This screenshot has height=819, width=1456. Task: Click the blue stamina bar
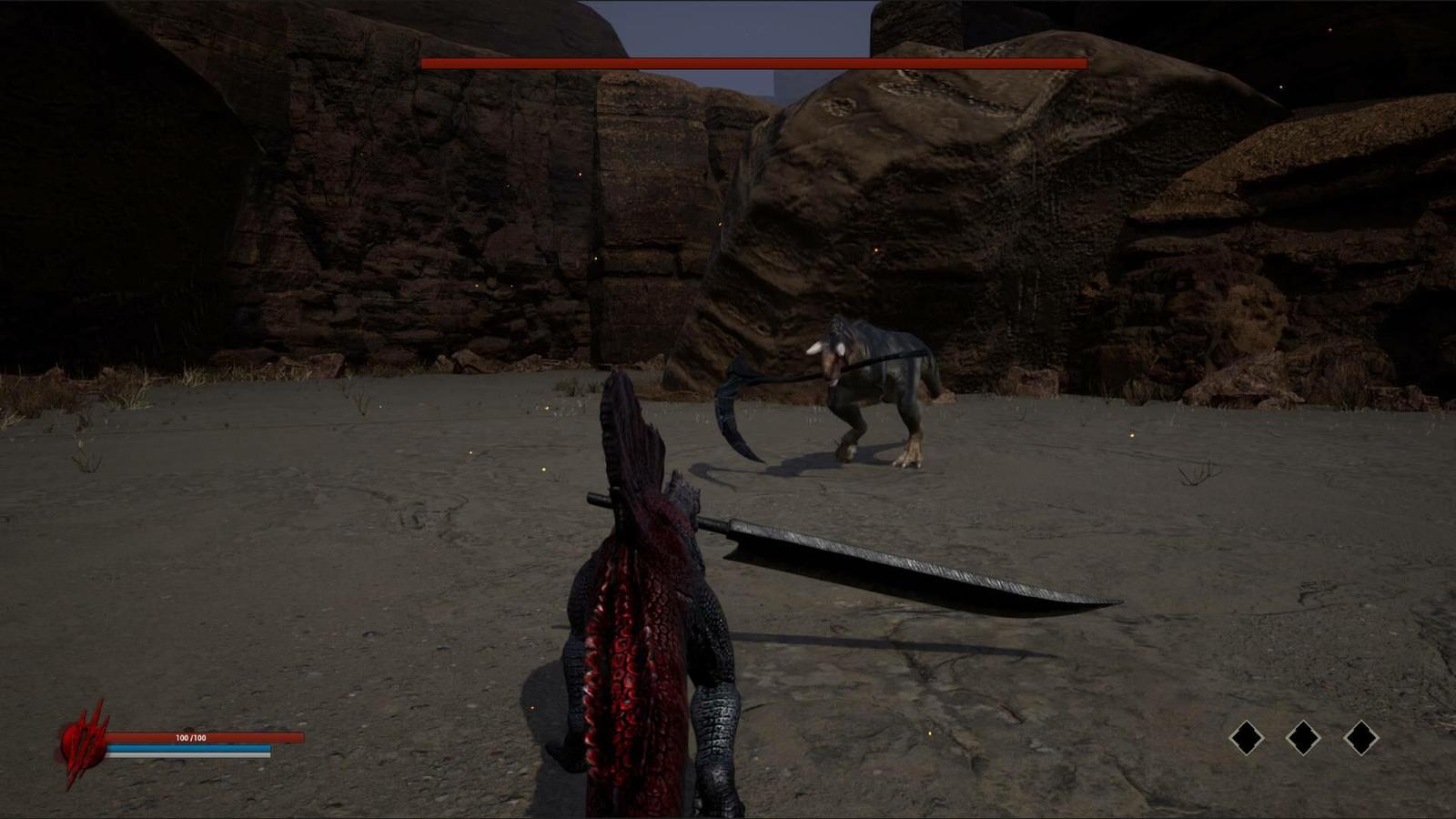pyautogui.click(x=191, y=749)
